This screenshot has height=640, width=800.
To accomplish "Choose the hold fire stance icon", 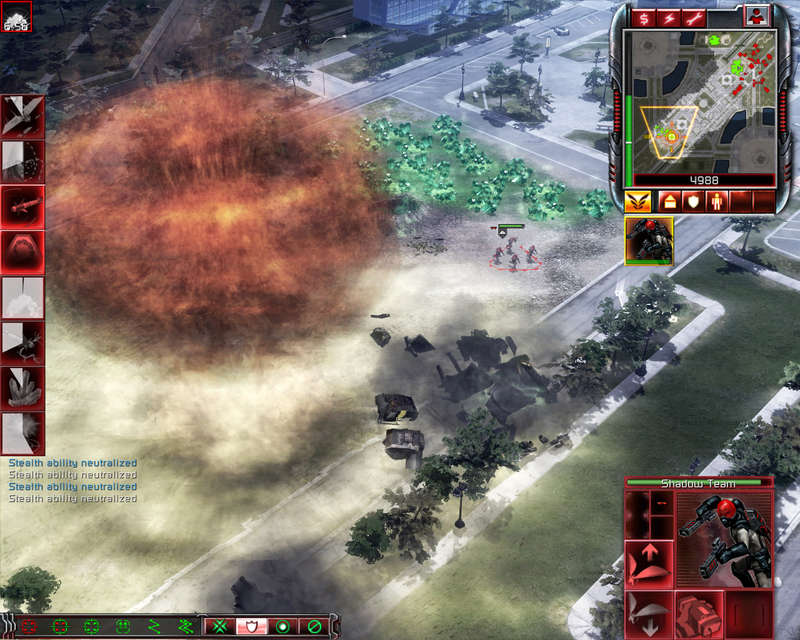I will click(315, 627).
